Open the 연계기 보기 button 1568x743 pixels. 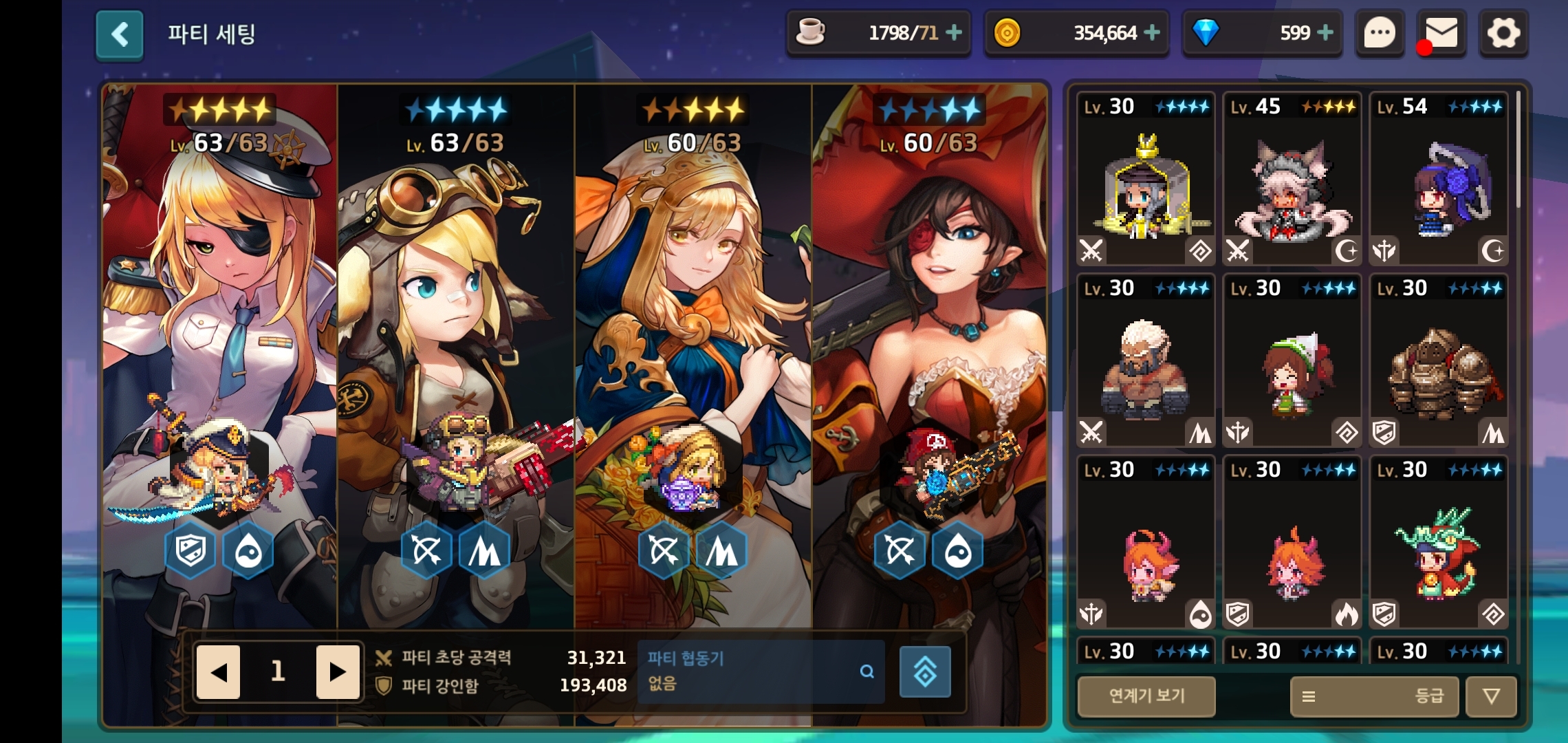coord(1146,696)
